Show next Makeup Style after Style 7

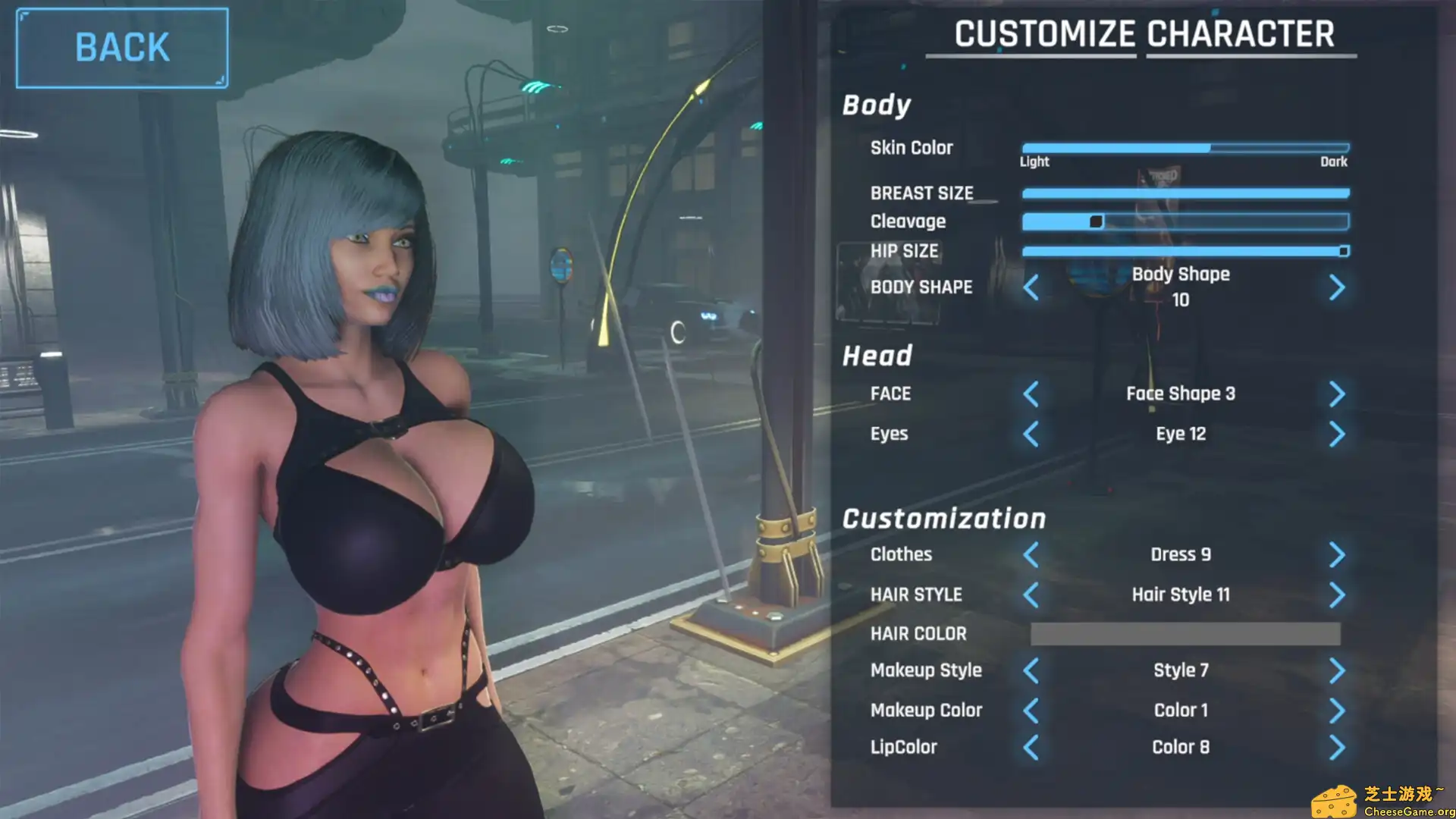[1337, 670]
